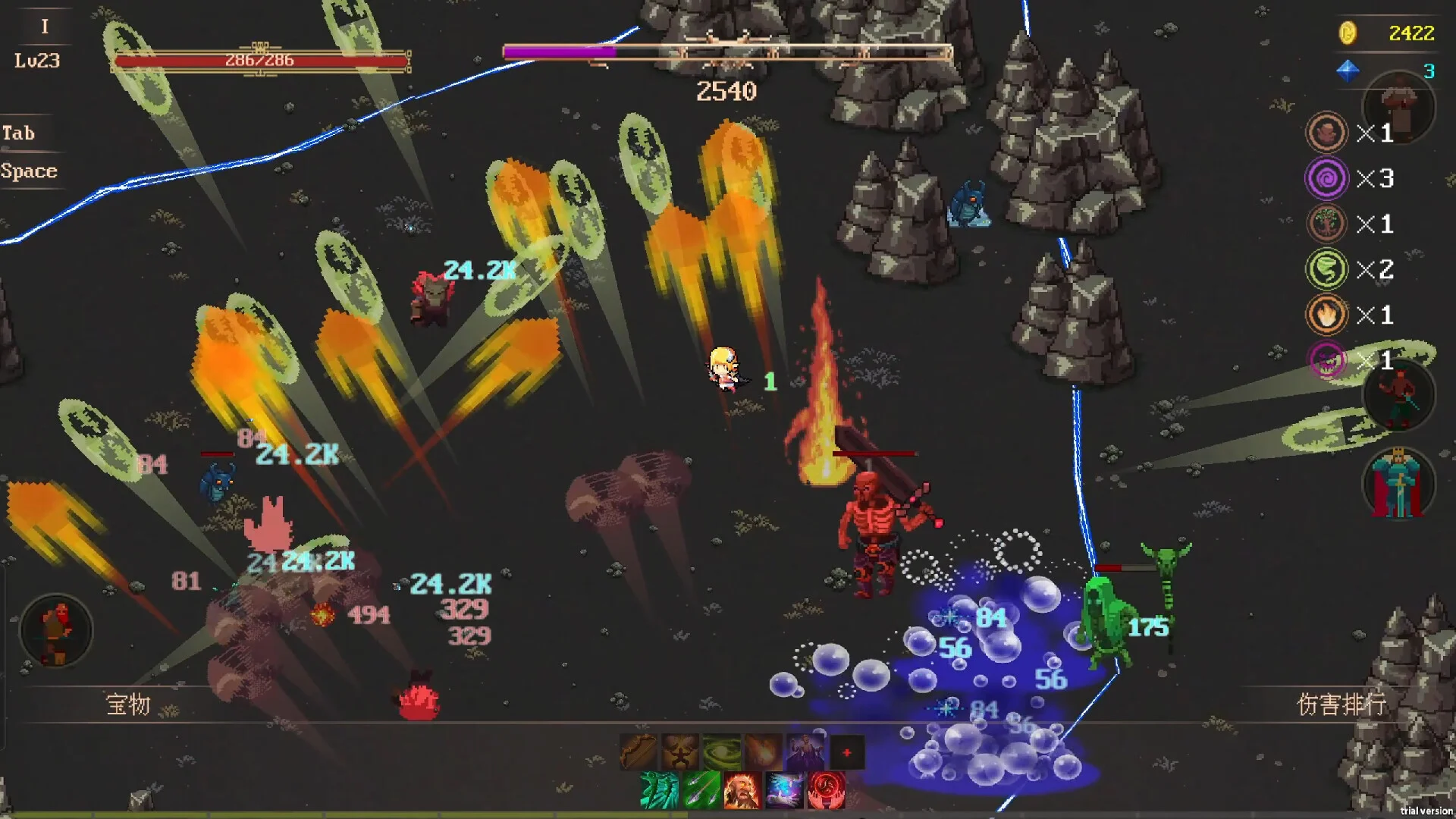The width and height of the screenshot is (1456, 819).
Task: Select the flaming bearded man ability
Action: pyautogui.click(x=742, y=790)
